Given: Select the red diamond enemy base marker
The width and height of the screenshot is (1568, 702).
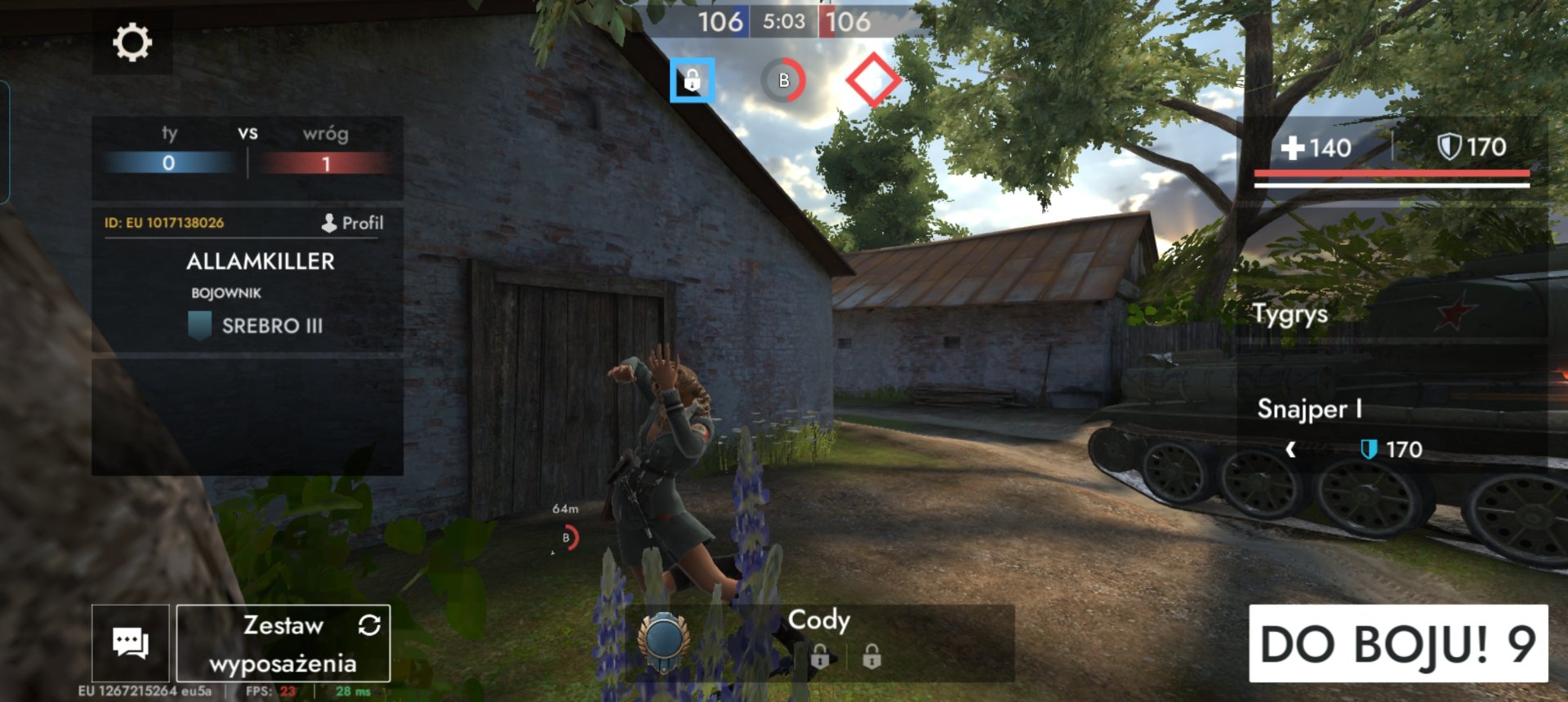Looking at the screenshot, I should pos(873,80).
